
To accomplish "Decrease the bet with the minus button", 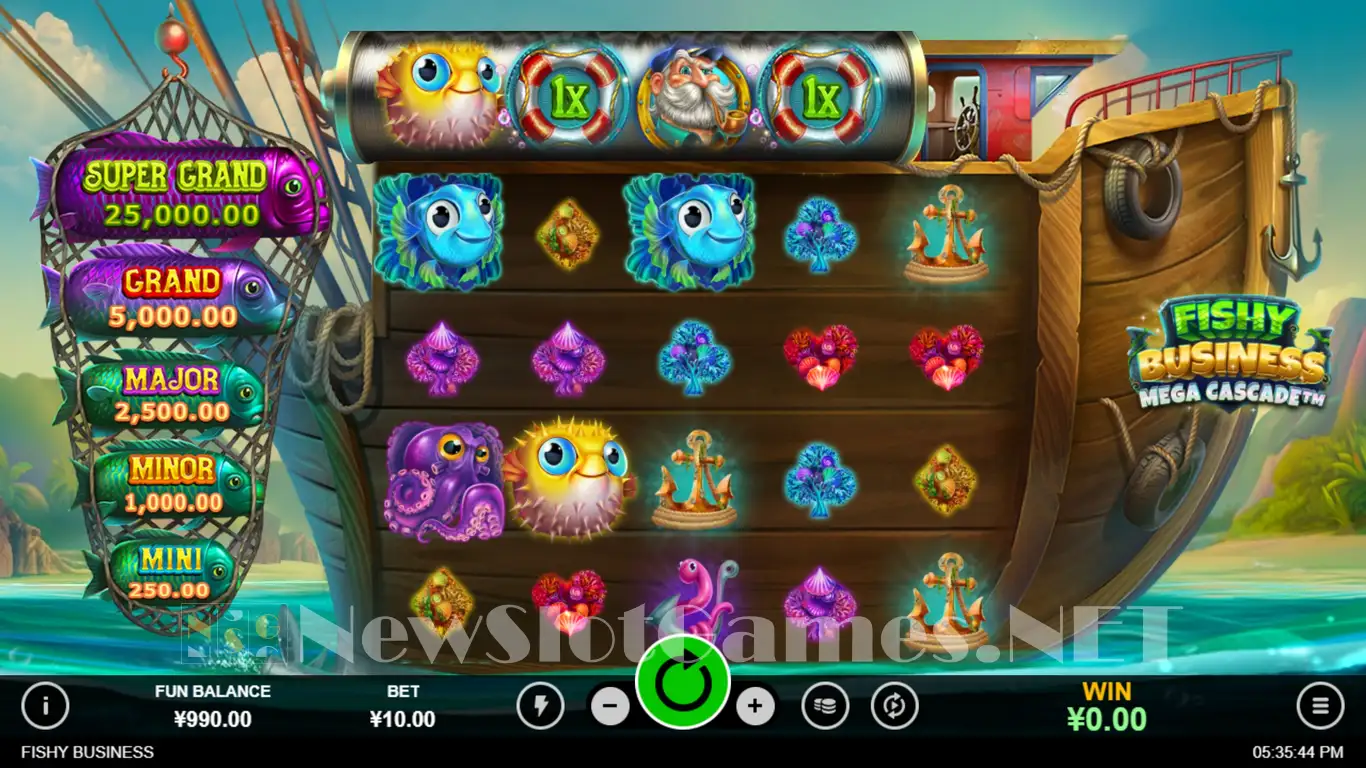I will (x=610, y=707).
